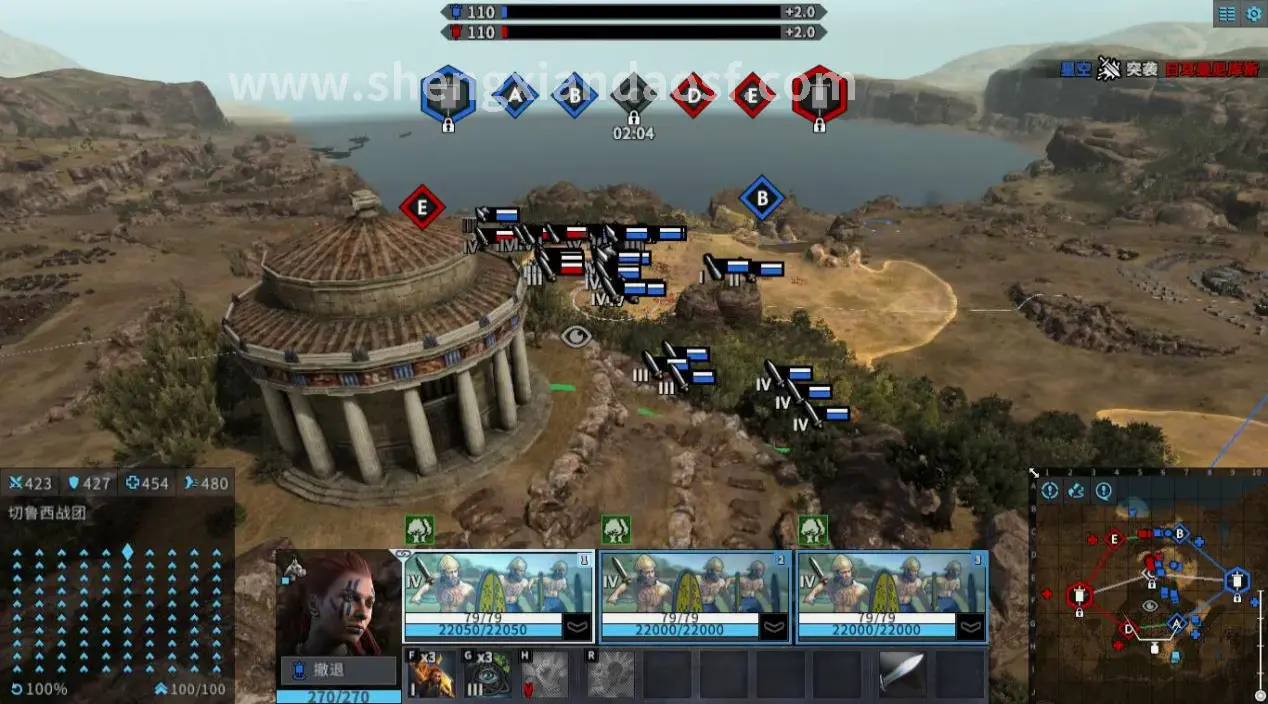Open the settings gear menu
The image size is (1268, 704).
pyautogui.click(x=1253, y=14)
